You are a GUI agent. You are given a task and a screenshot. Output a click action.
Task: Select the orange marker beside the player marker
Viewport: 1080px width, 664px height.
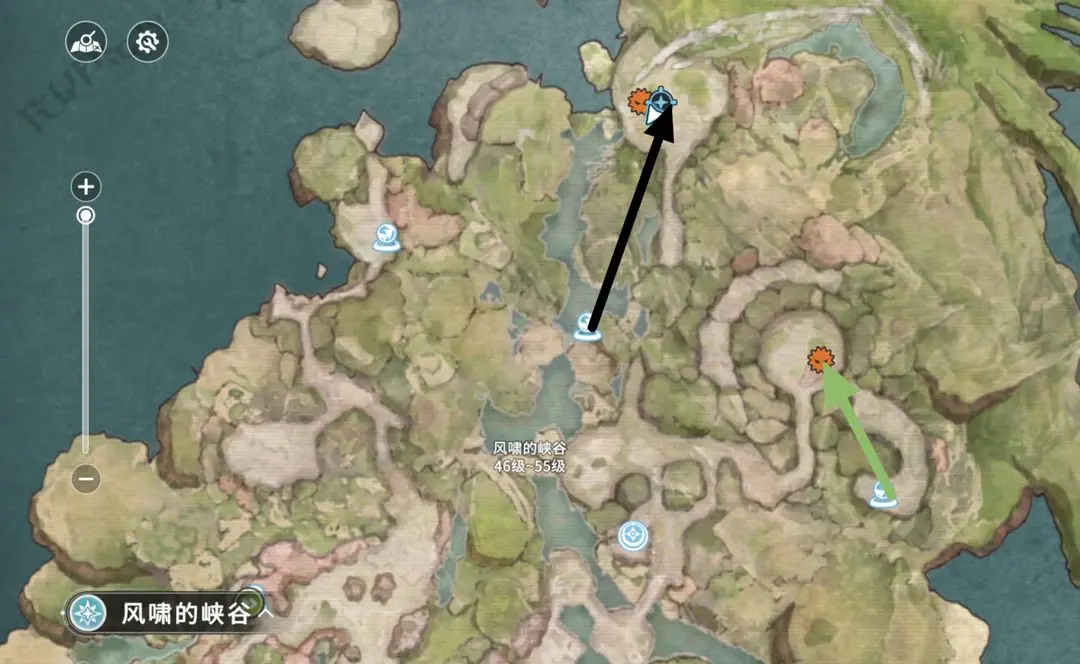637,100
